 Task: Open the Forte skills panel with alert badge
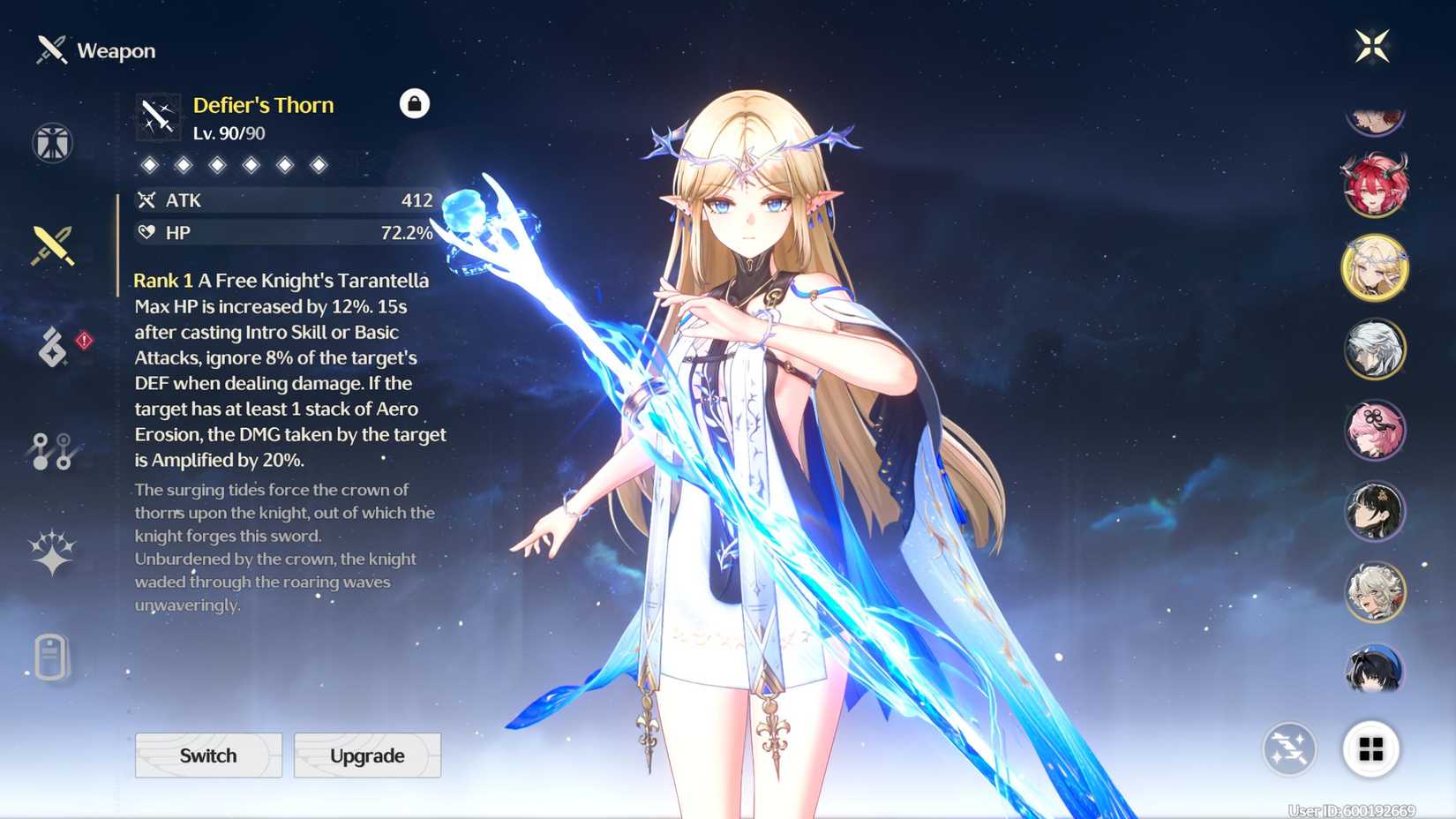[x=55, y=348]
